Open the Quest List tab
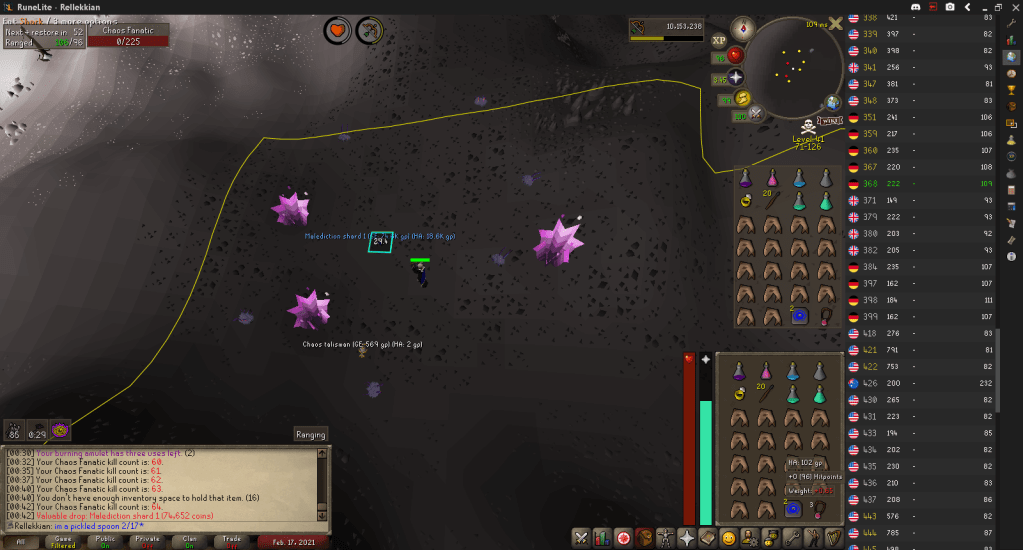1023x550 pixels. pyautogui.click(x=624, y=537)
